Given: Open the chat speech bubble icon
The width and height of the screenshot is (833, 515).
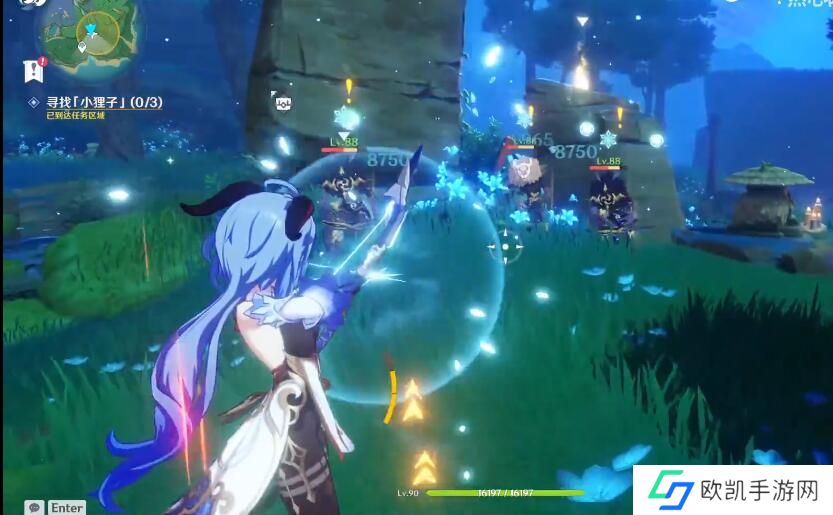Looking at the screenshot, I should 36,507.
